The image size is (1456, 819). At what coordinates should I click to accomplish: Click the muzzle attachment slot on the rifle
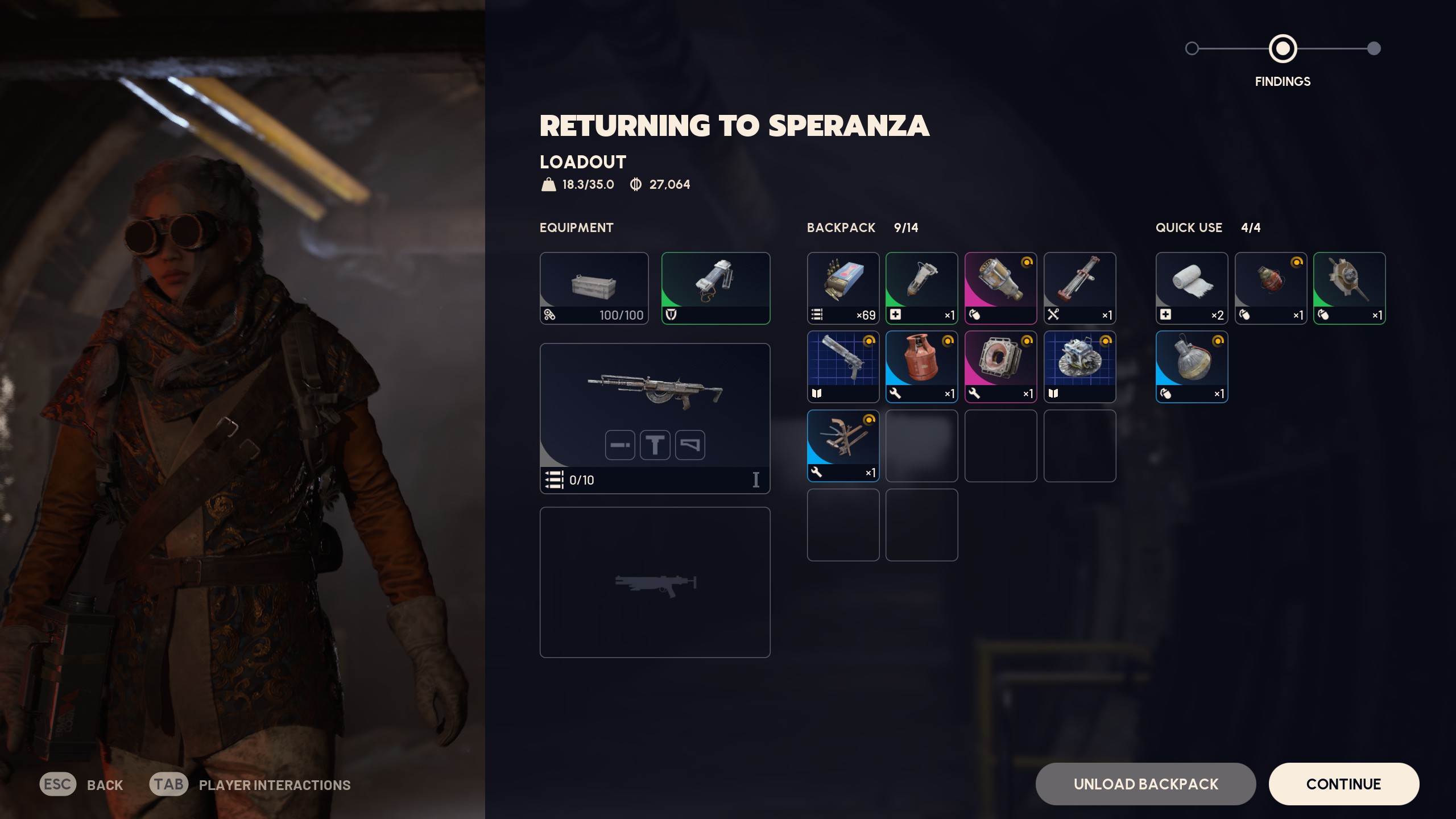click(x=621, y=445)
